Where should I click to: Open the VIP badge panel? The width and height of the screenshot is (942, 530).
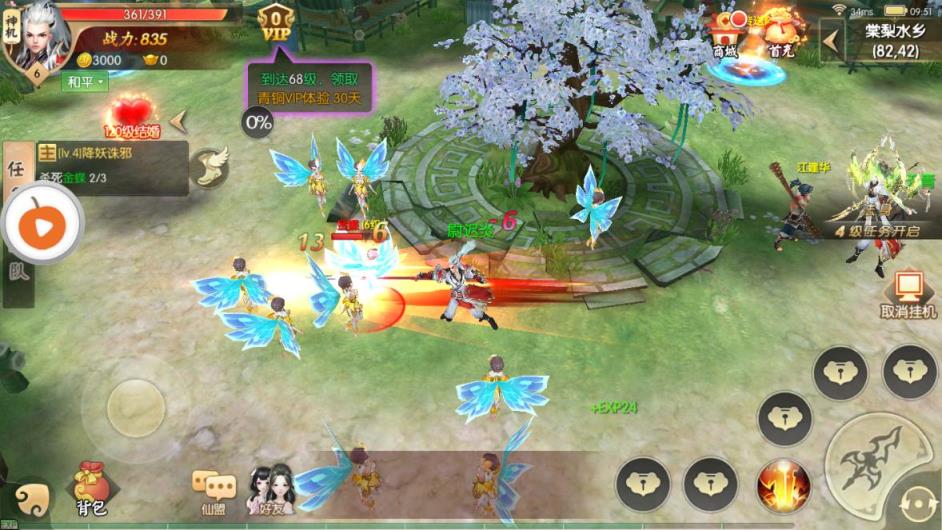275,24
